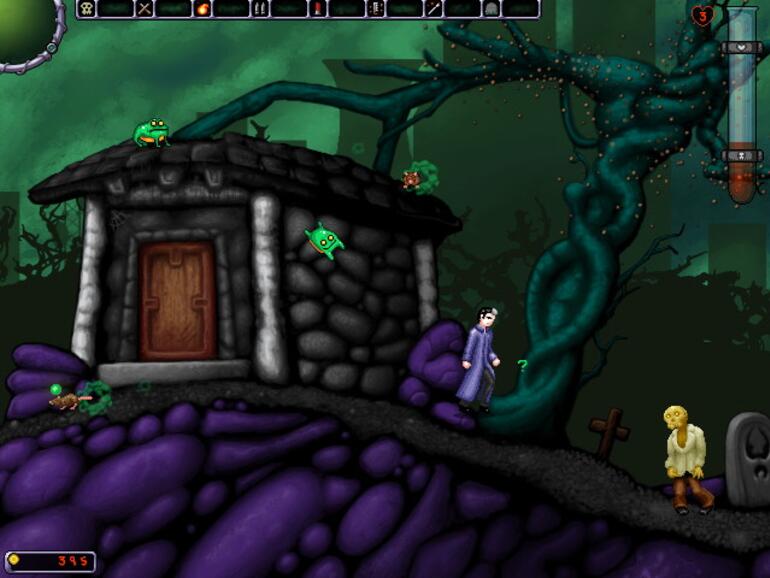The image size is (770, 578).
Task: Choose the magic wand slot
Action: tap(434, 9)
